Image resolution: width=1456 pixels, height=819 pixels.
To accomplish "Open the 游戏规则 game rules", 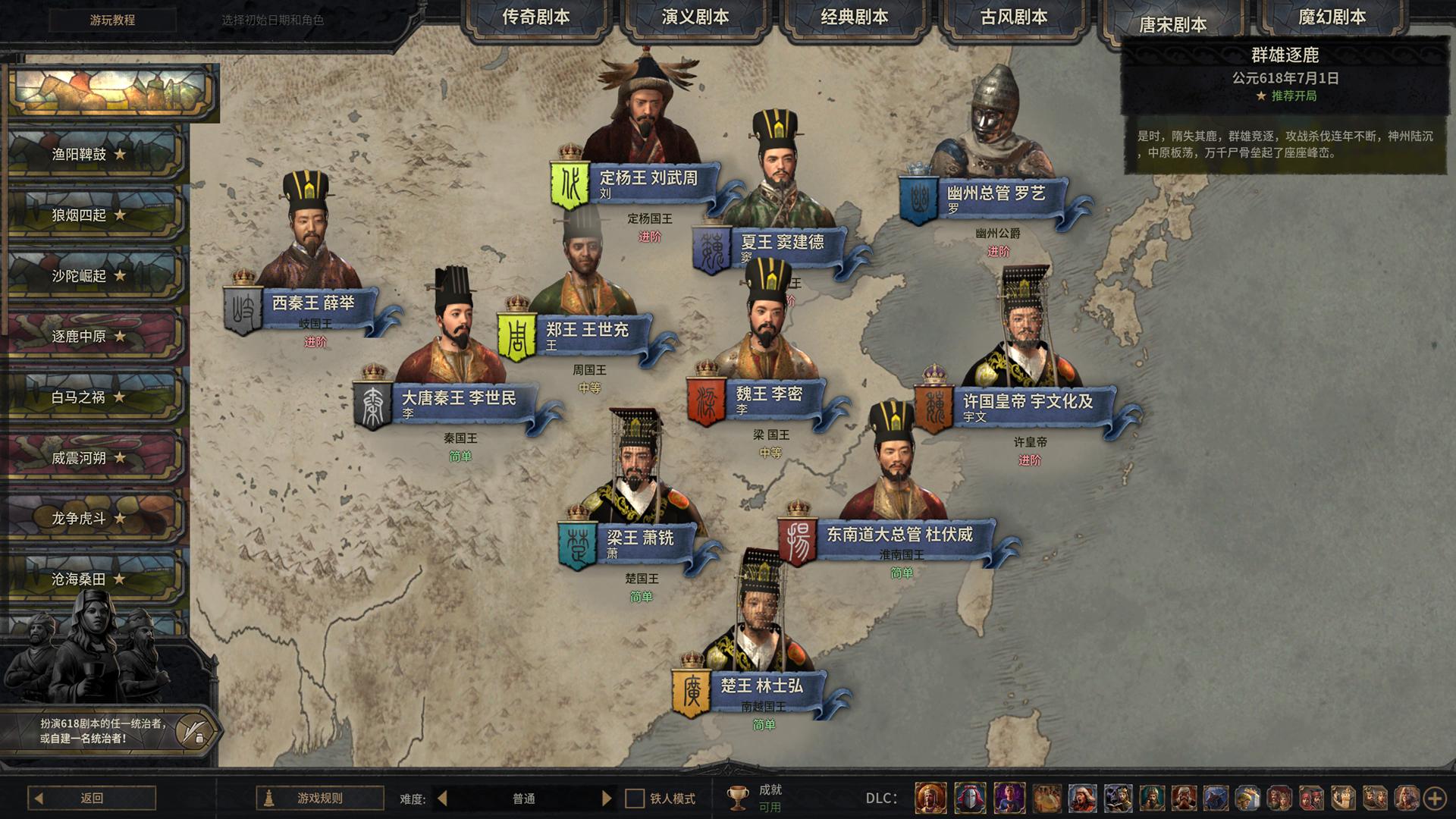I will 319,798.
